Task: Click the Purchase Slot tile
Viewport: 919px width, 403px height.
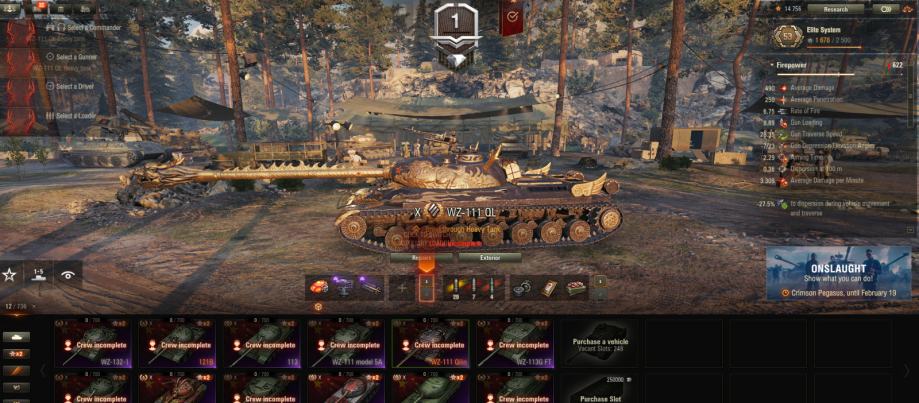Action: (x=600, y=389)
